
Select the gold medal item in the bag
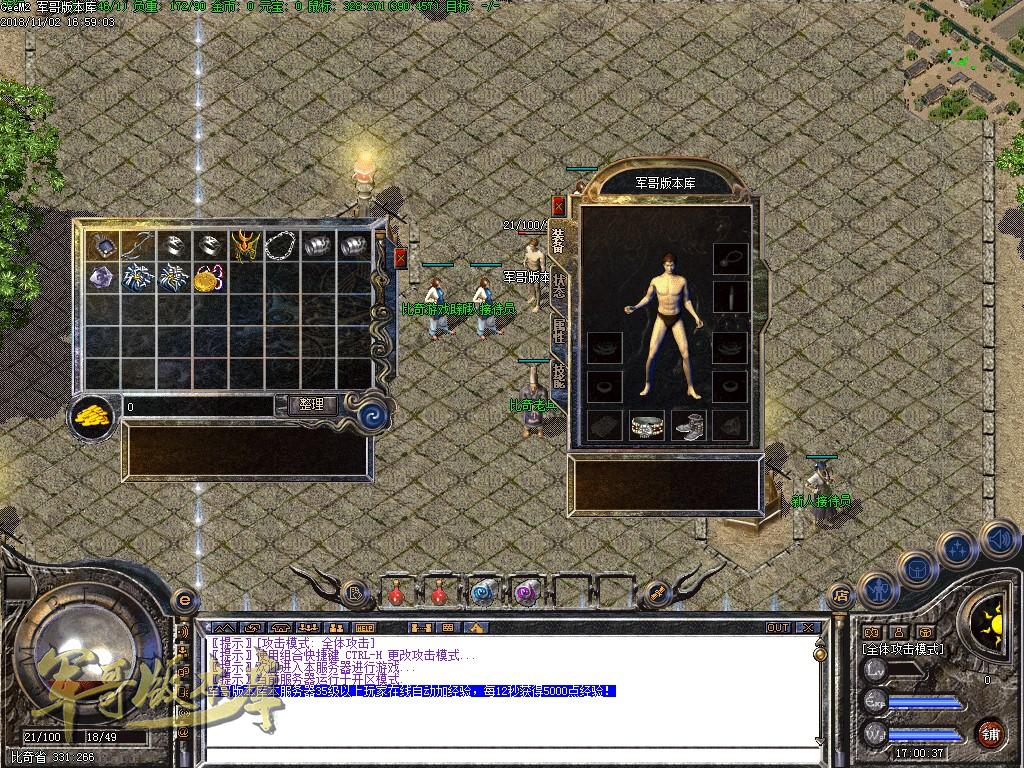(x=207, y=278)
